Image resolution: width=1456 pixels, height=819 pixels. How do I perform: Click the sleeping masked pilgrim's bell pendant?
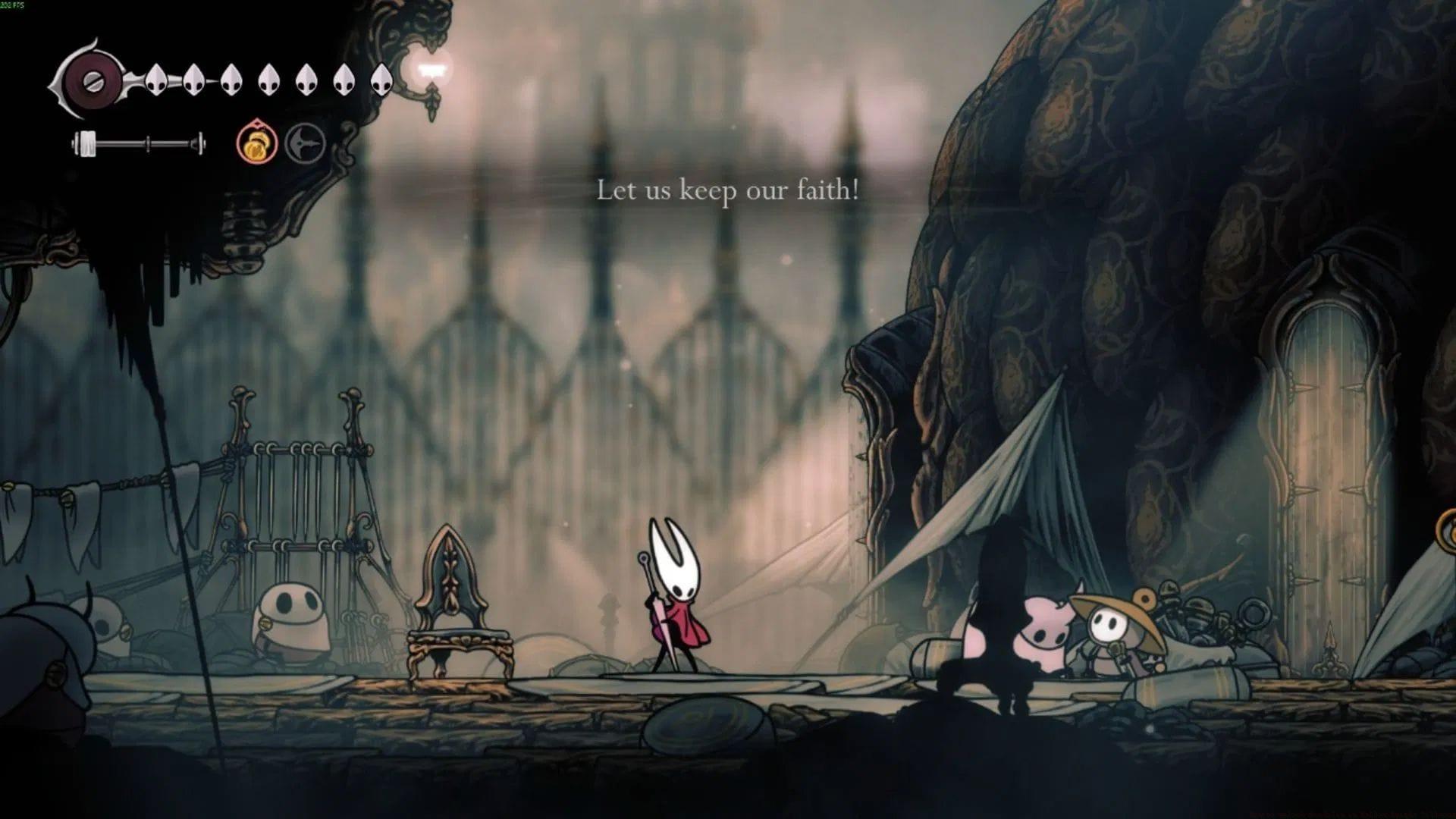pyautogui.click(x=265, y=623)
